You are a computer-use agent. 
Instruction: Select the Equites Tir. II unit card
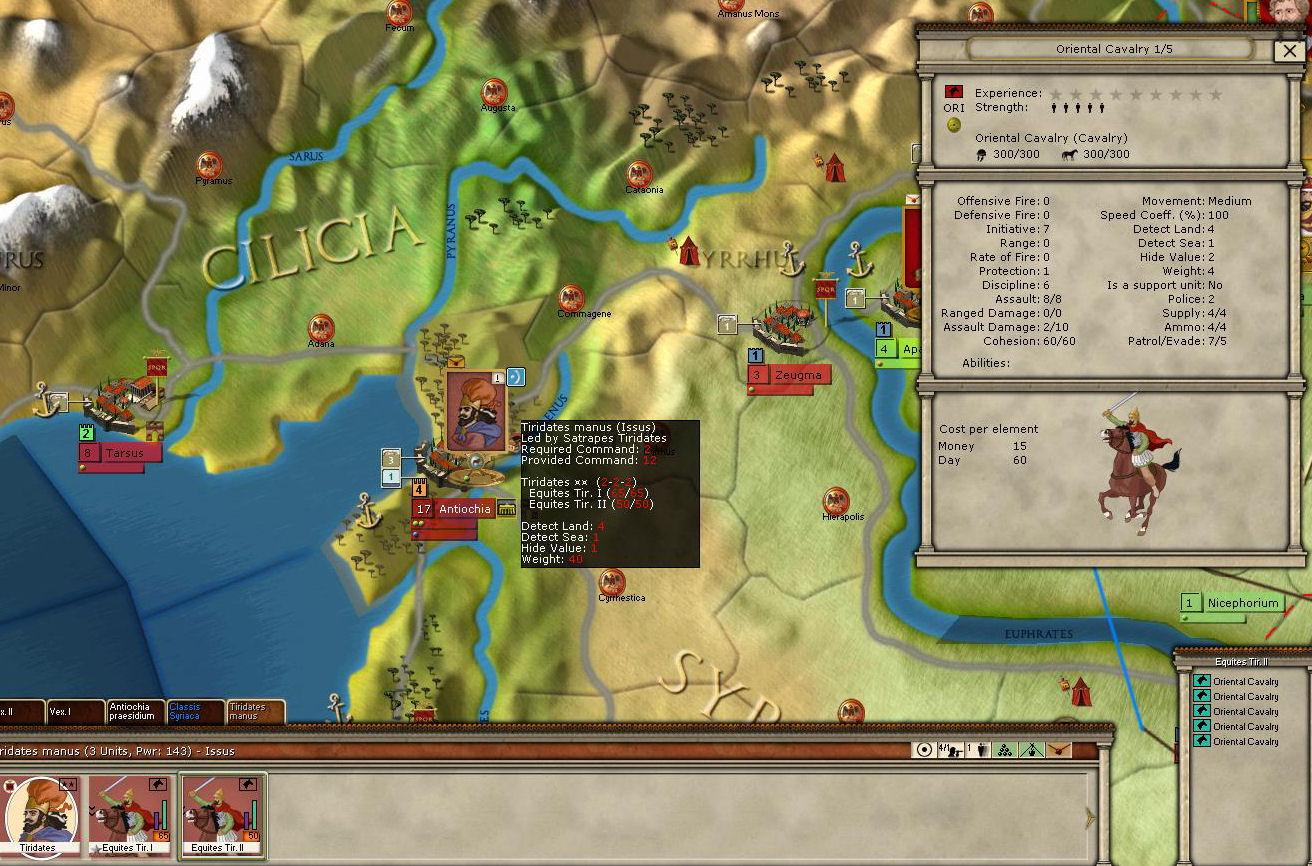click(222, 814)
